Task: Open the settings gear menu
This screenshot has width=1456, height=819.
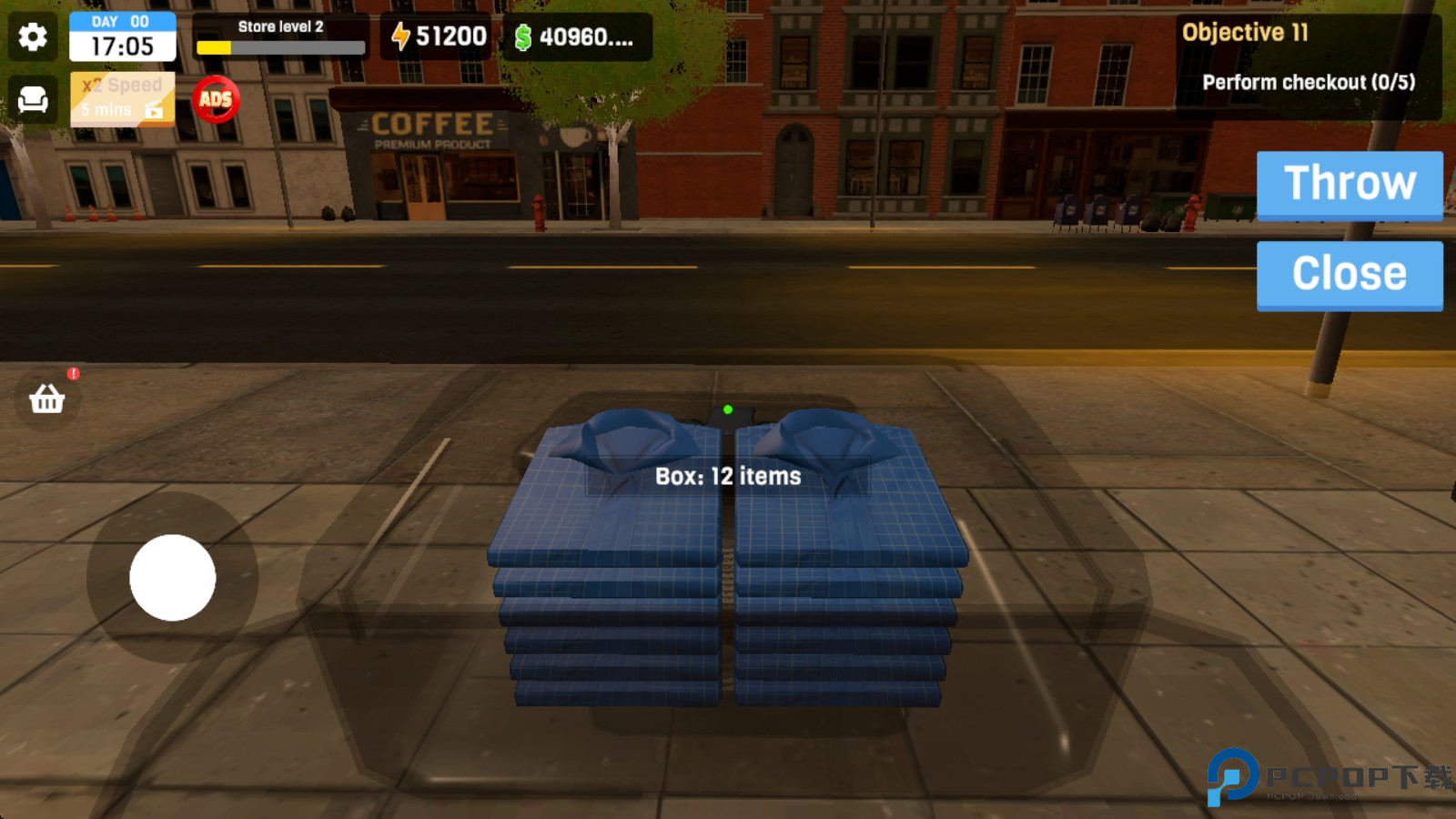Action: pos(33,37)
